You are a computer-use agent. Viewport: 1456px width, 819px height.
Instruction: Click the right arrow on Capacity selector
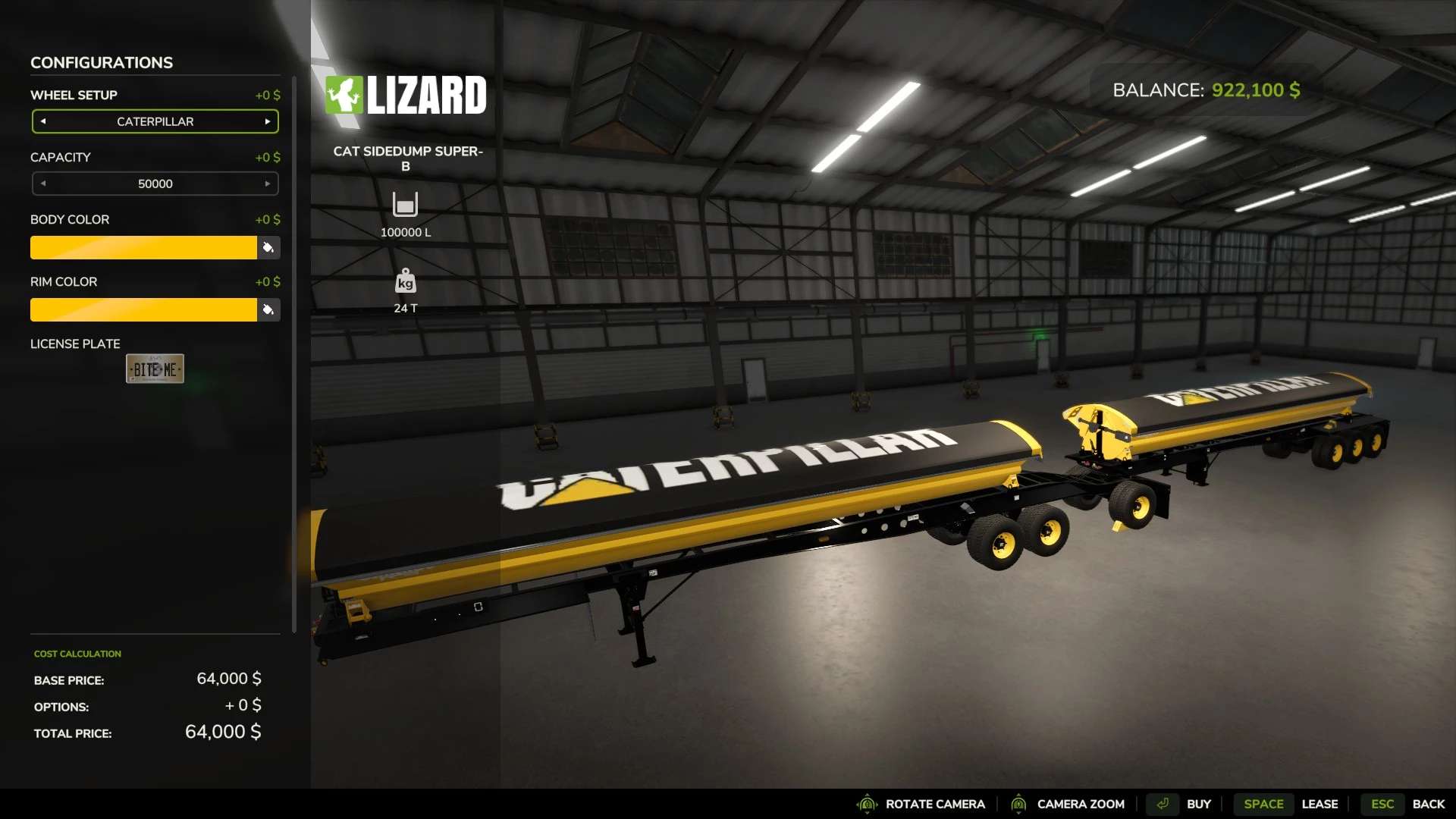(267, 183)
